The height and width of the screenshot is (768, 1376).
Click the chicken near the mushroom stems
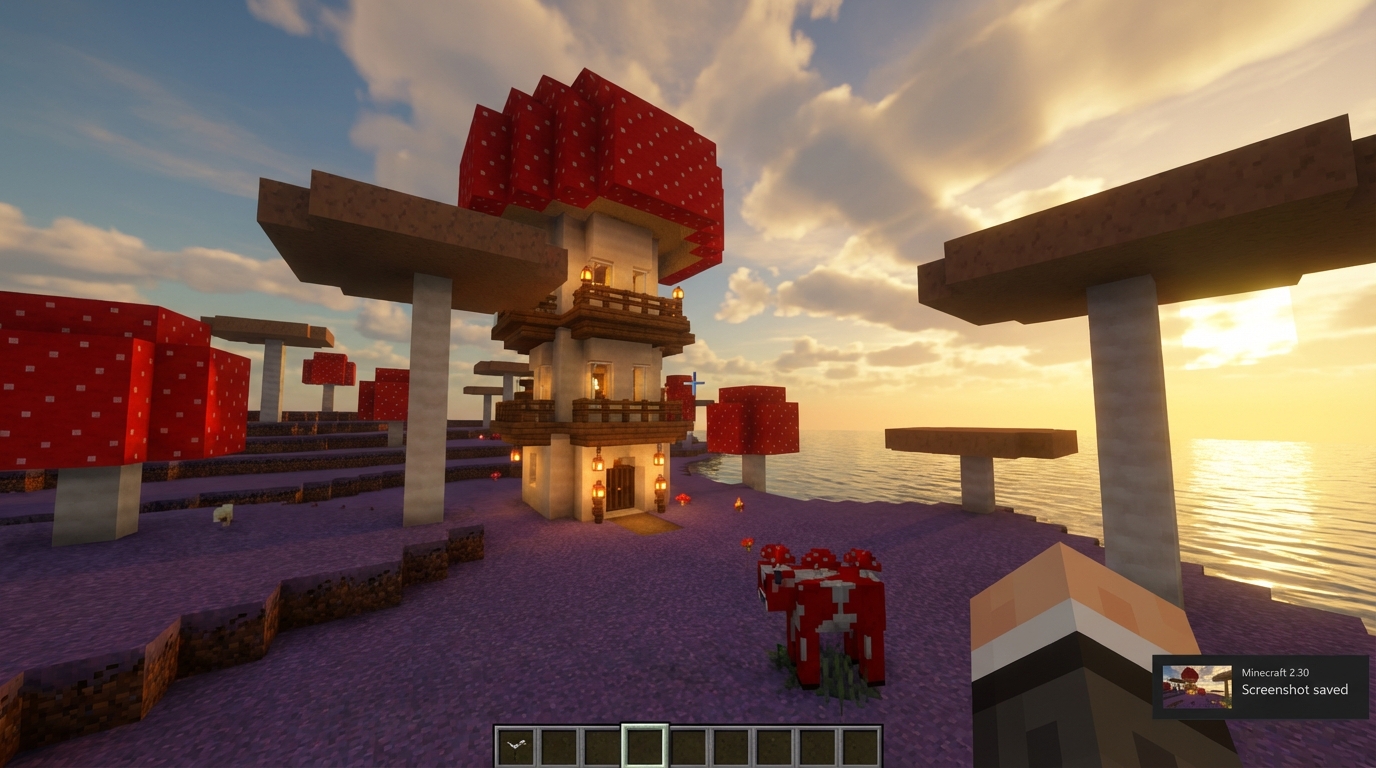pos(223,513)
